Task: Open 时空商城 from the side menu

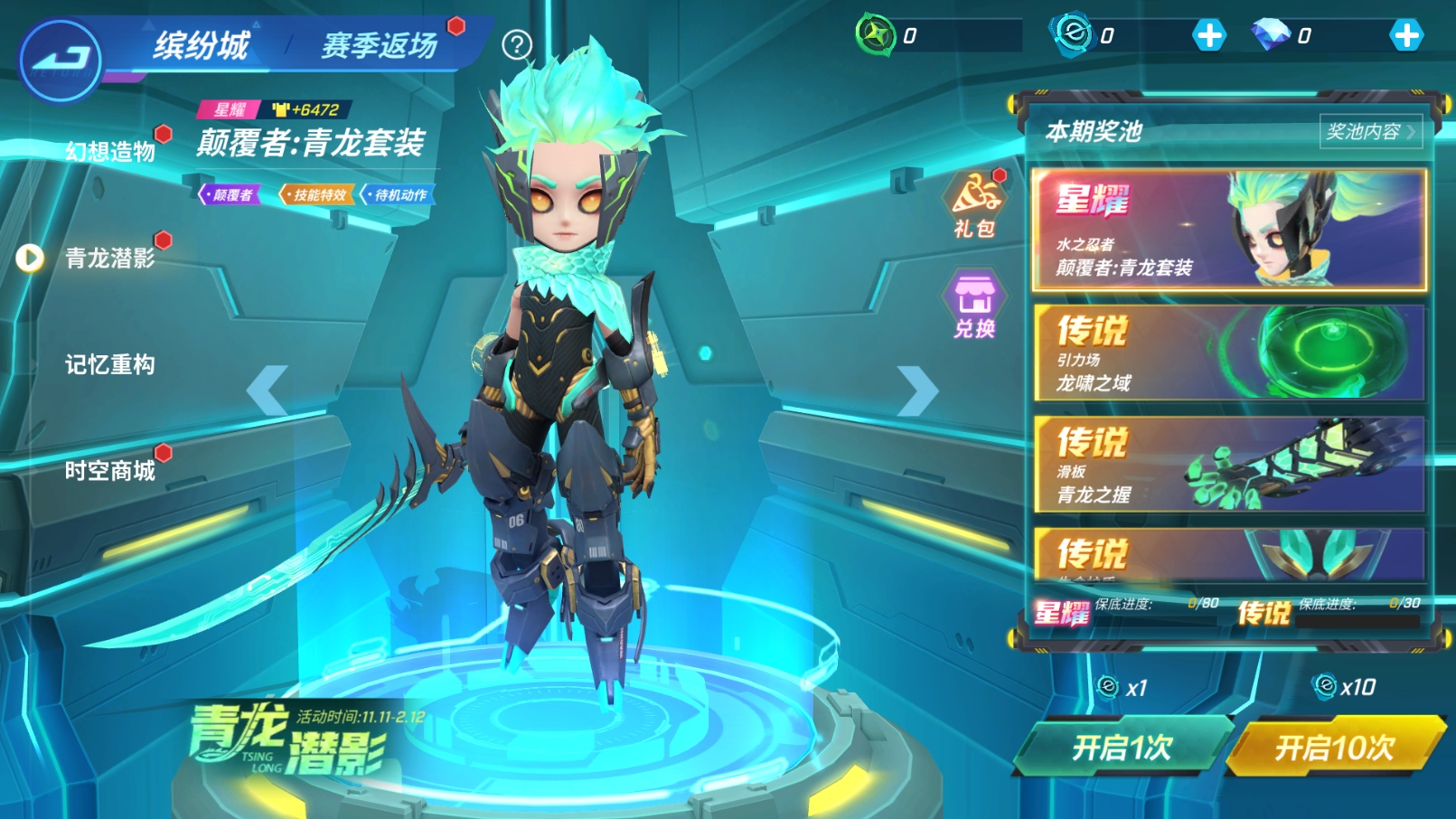Action: (x=110, y=471)
